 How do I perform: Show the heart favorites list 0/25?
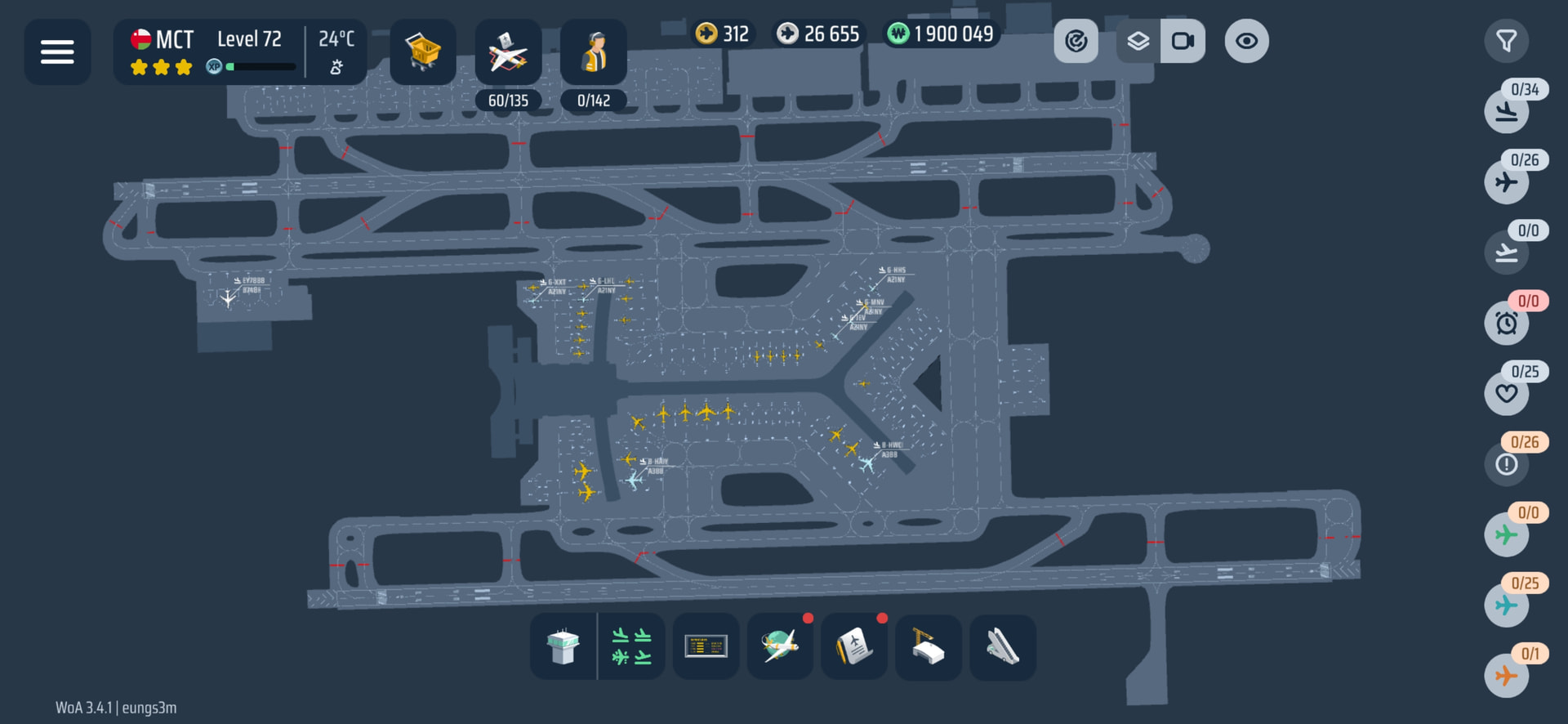(x=1506, y=393)
